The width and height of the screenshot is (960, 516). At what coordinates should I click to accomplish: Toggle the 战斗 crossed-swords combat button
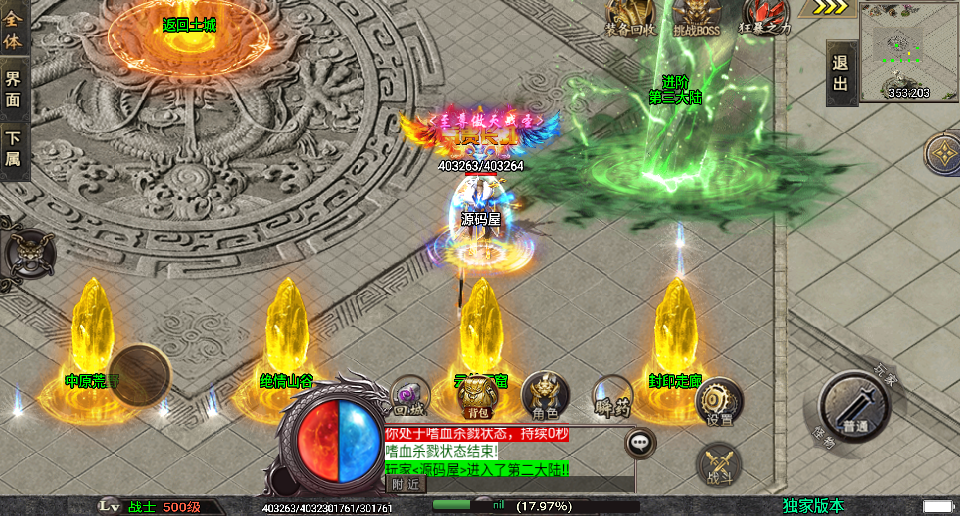point(719,467)
